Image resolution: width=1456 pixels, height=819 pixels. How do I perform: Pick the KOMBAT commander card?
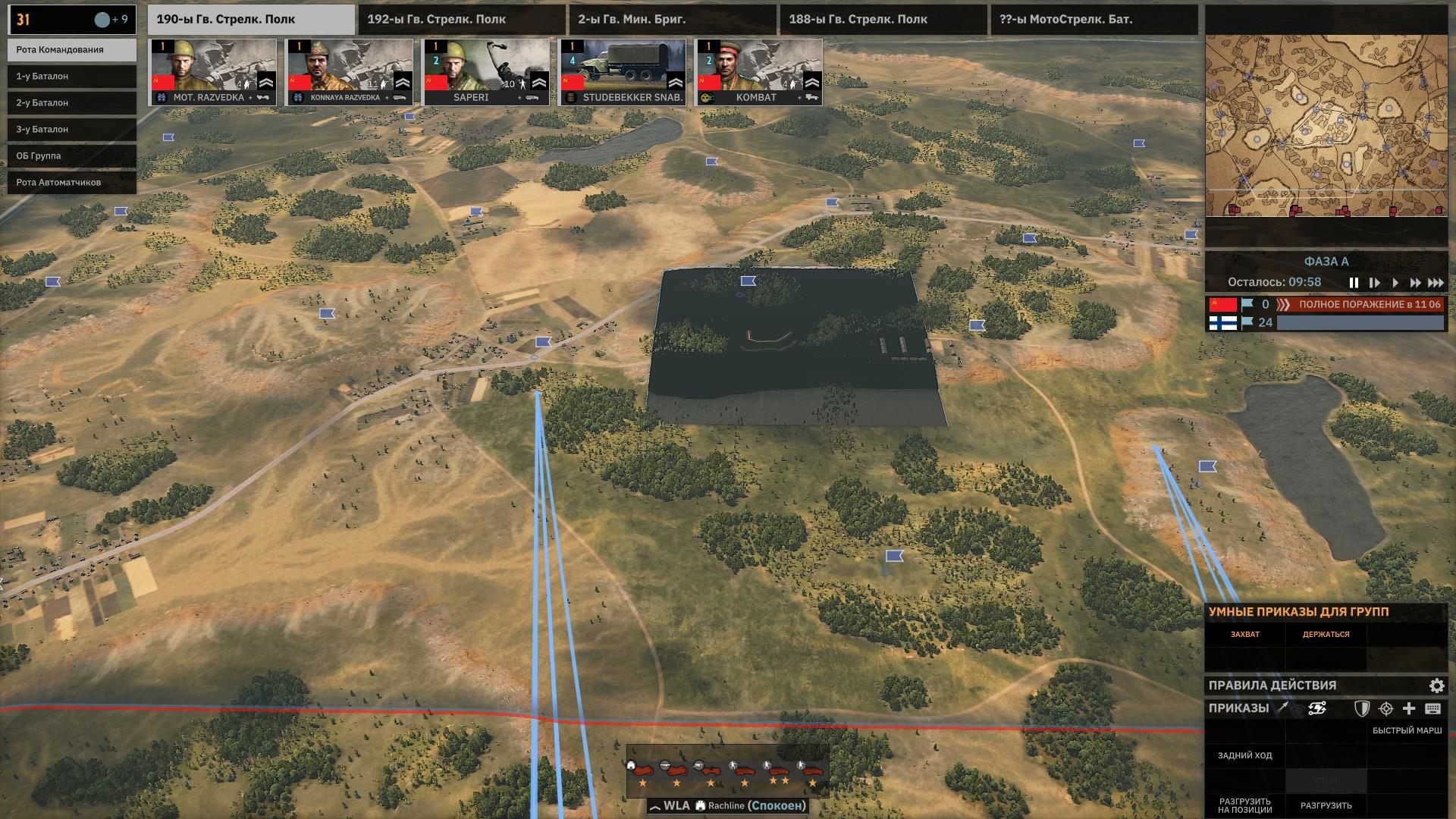pos(759,72)
